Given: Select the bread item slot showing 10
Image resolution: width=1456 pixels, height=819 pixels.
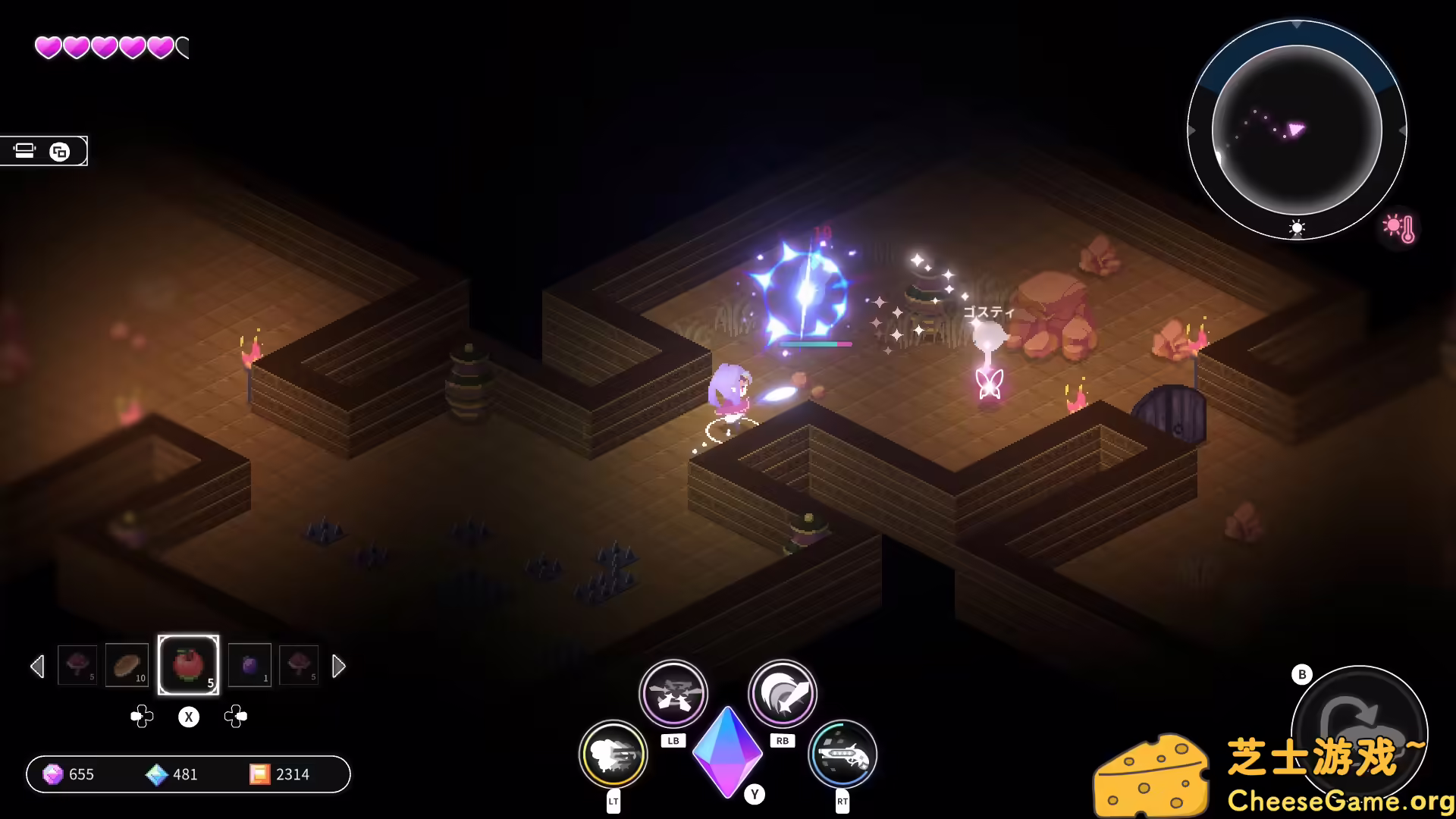Looking at the screenshot, I should click(127, 665).
